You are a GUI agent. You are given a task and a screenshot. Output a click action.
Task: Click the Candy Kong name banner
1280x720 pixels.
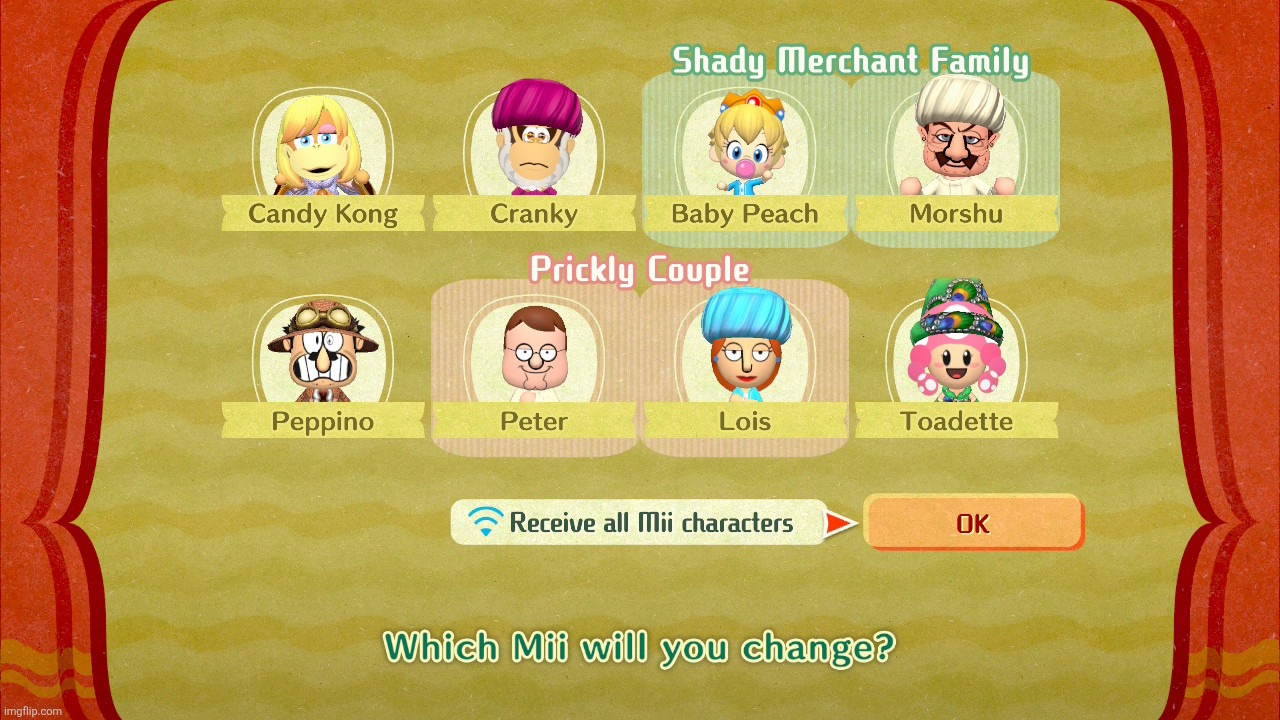(322, 213)
